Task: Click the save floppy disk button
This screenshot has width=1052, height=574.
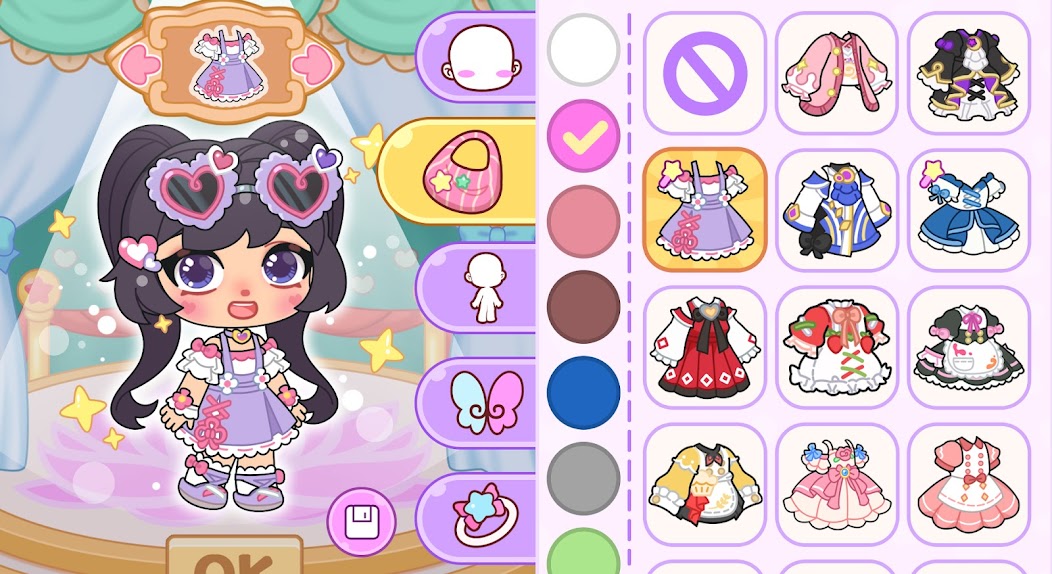Action: point(361,521)
